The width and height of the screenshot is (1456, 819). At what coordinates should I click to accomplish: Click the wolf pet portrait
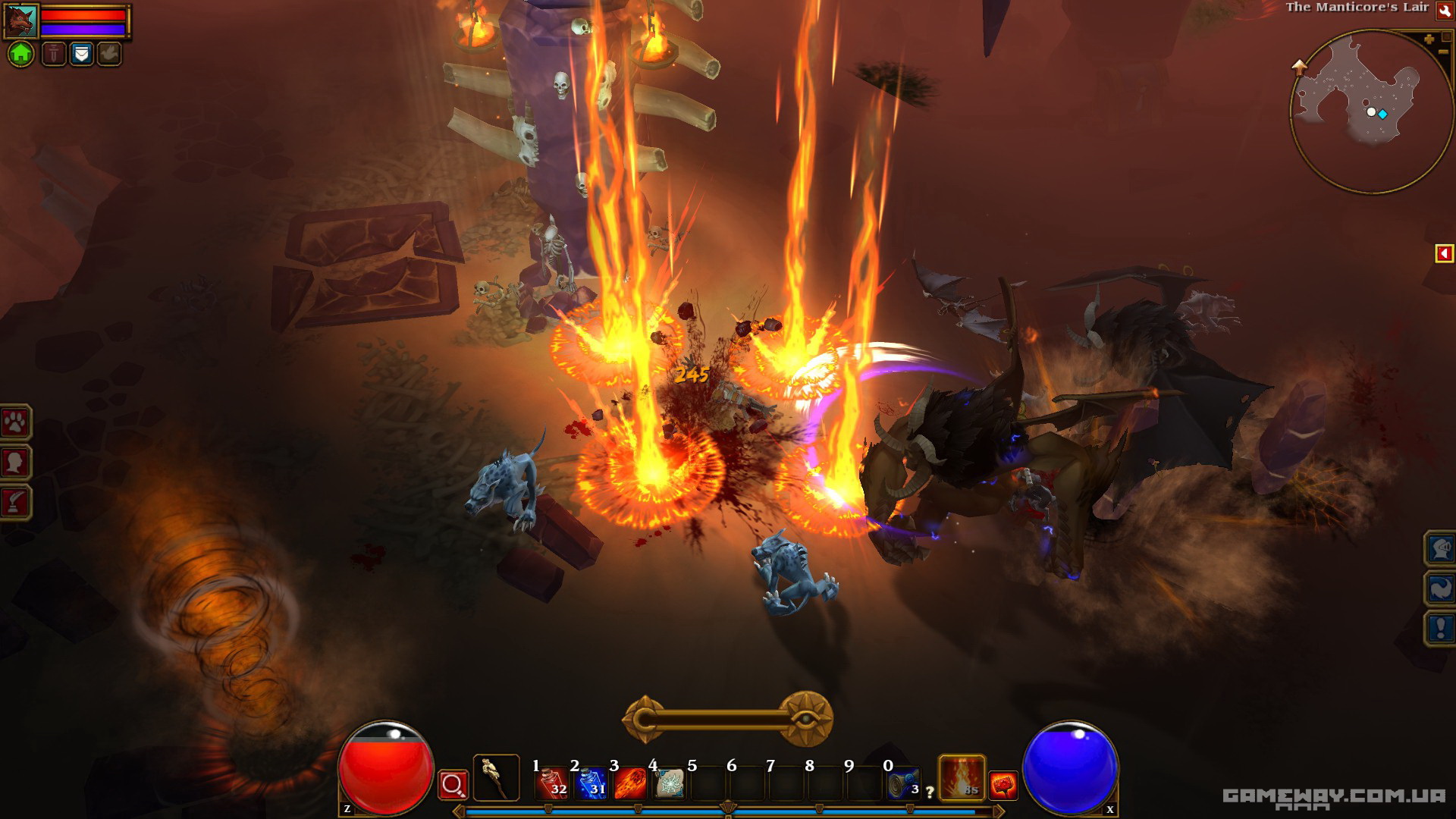[x=20, y=21]
